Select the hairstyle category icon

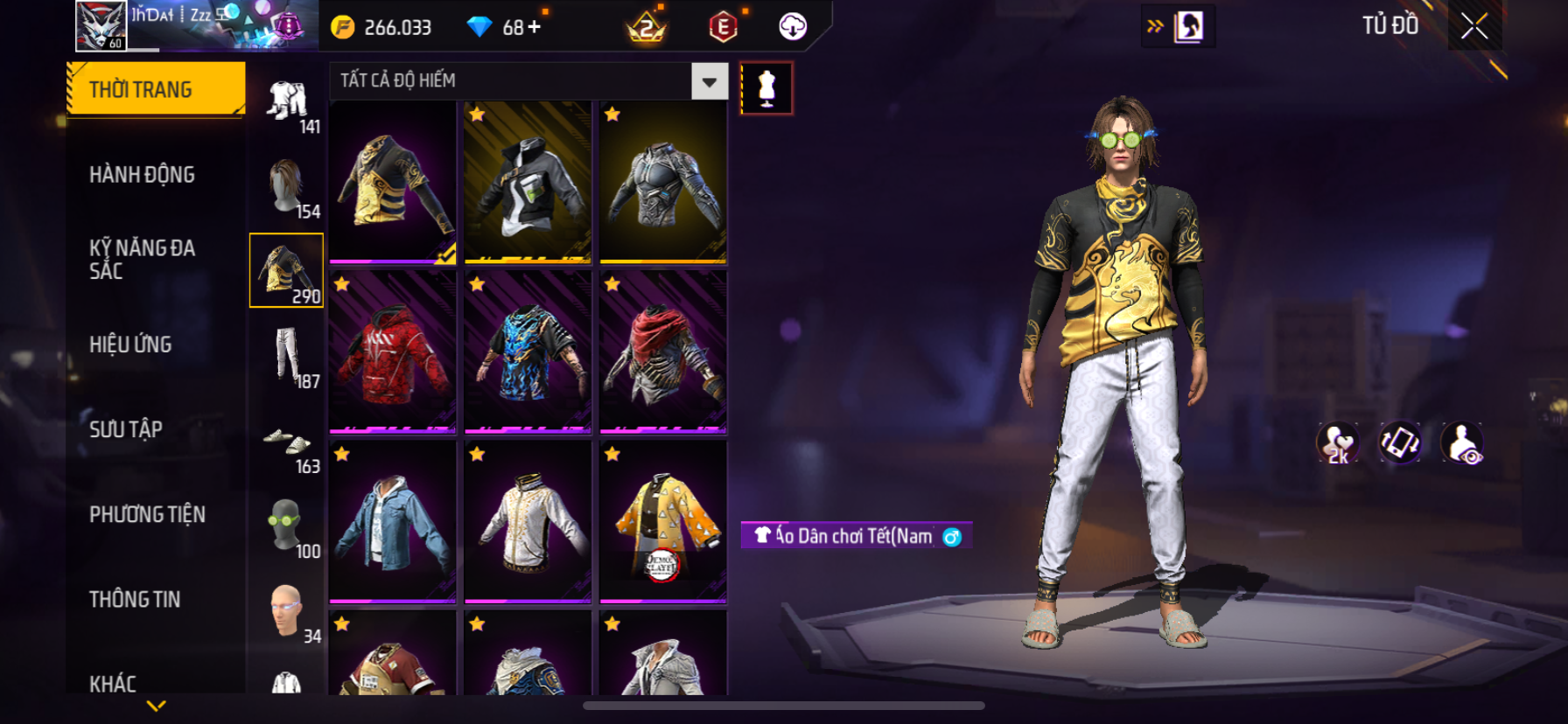pos(287,187)
